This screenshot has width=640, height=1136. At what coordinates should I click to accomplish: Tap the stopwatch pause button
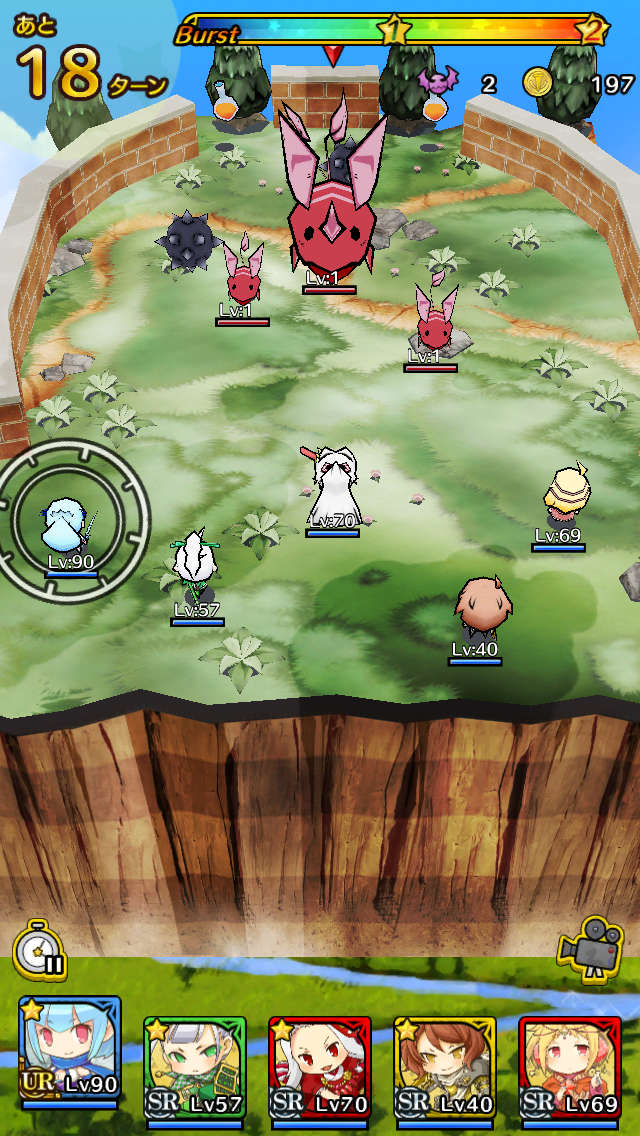coord(41,950)
